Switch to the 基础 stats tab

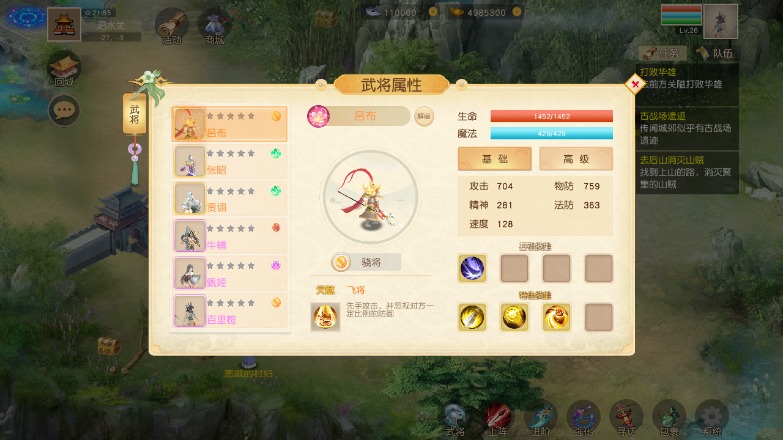pyautogui.click(x=494, y=159)
